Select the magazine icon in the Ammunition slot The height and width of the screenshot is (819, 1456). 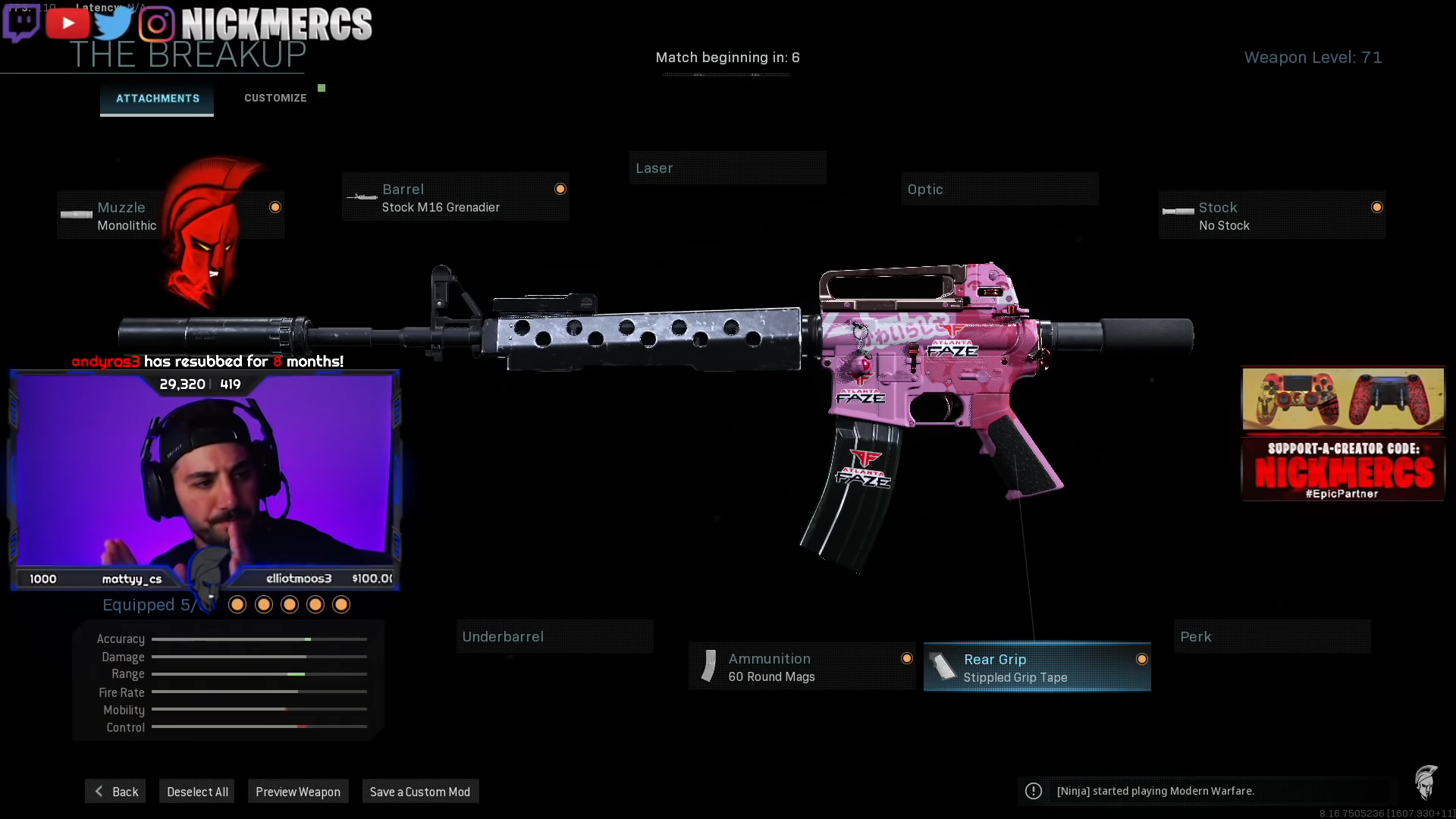click(709, 666)
